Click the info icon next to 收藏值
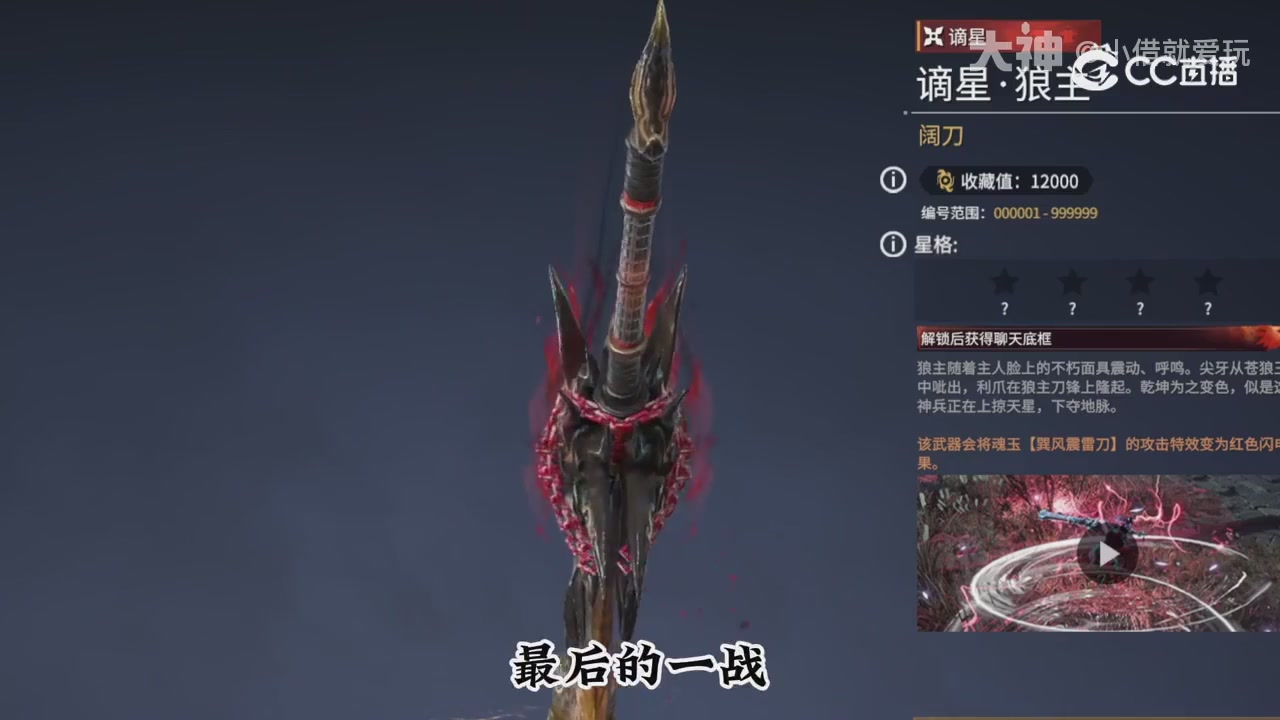 click(x=892, y=182)
